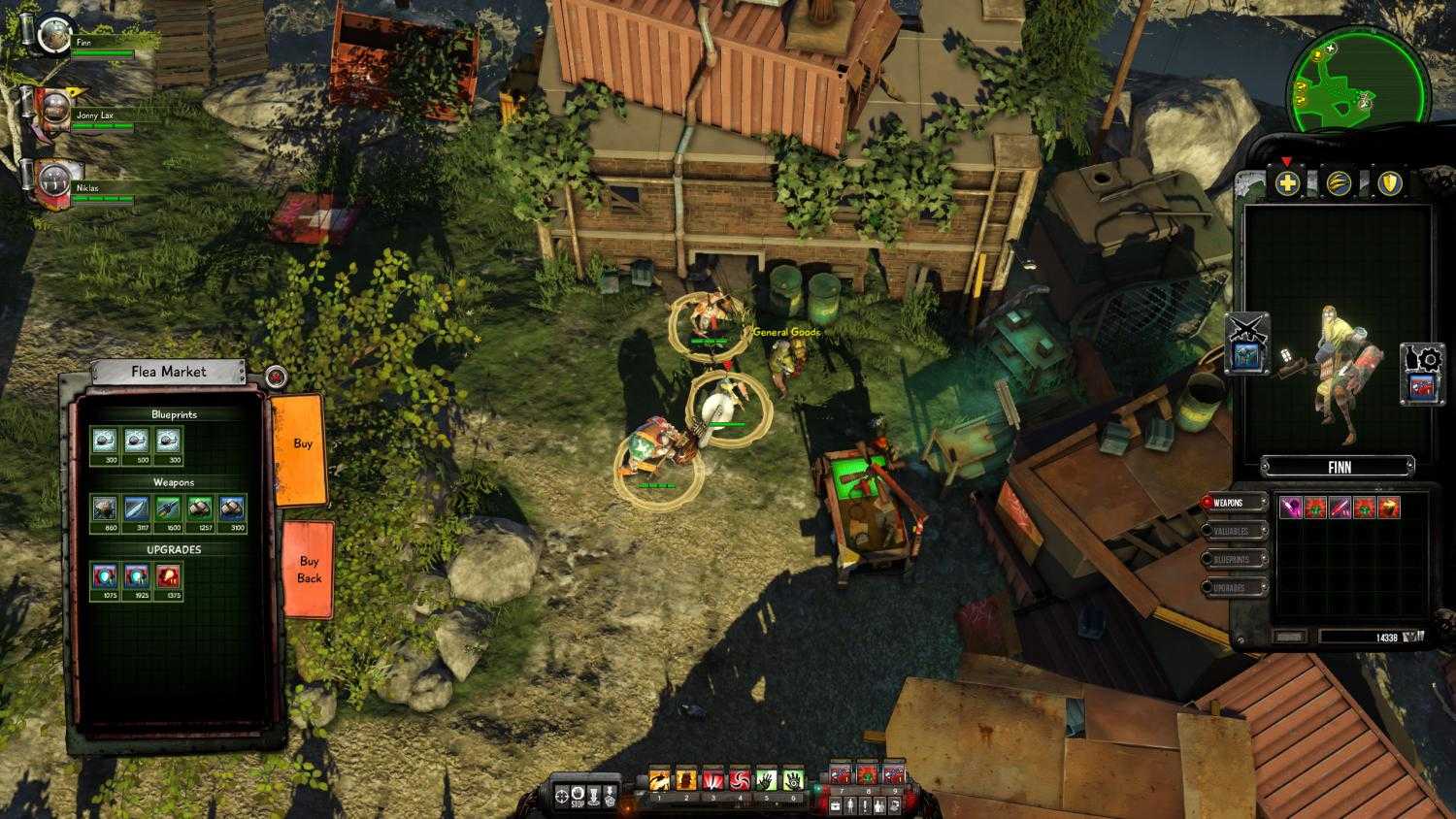Screen dimensions: 1456x819
Task: Open the claw mutations tab above the character panel
Action: 1339,181
